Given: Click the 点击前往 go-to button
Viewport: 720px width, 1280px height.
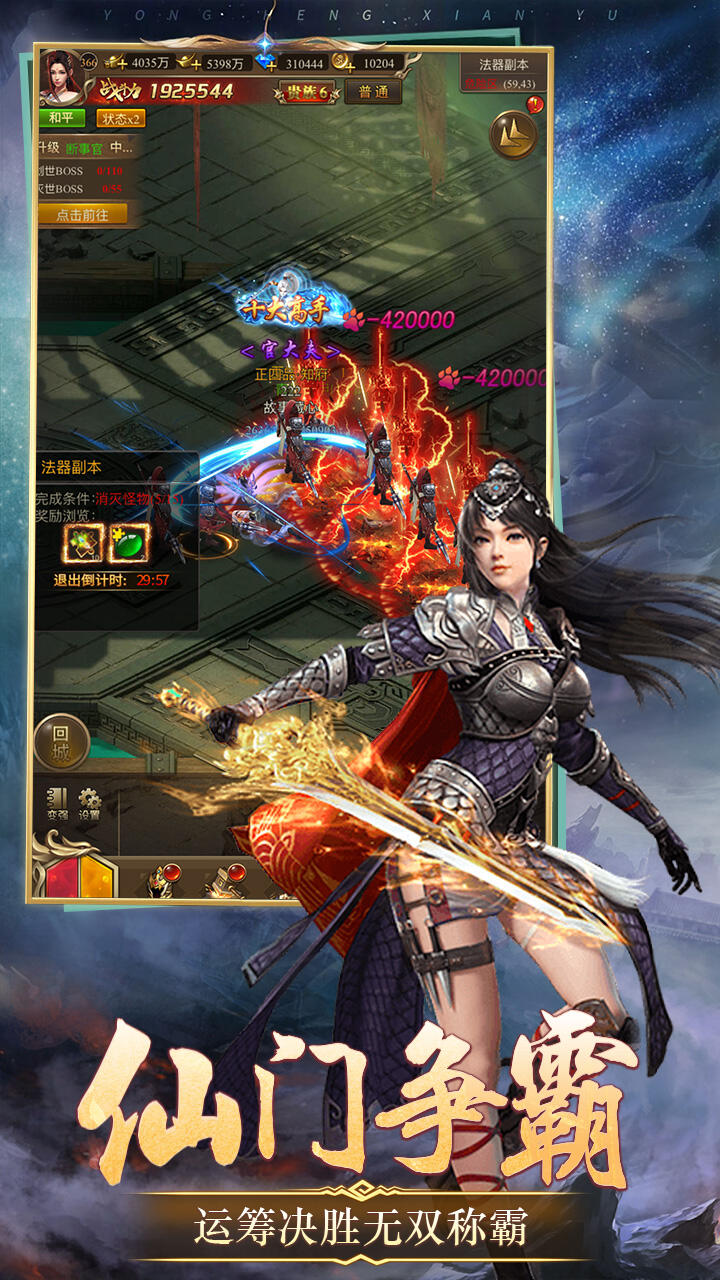Looking at the screenshot, I should tap(83, 215).
